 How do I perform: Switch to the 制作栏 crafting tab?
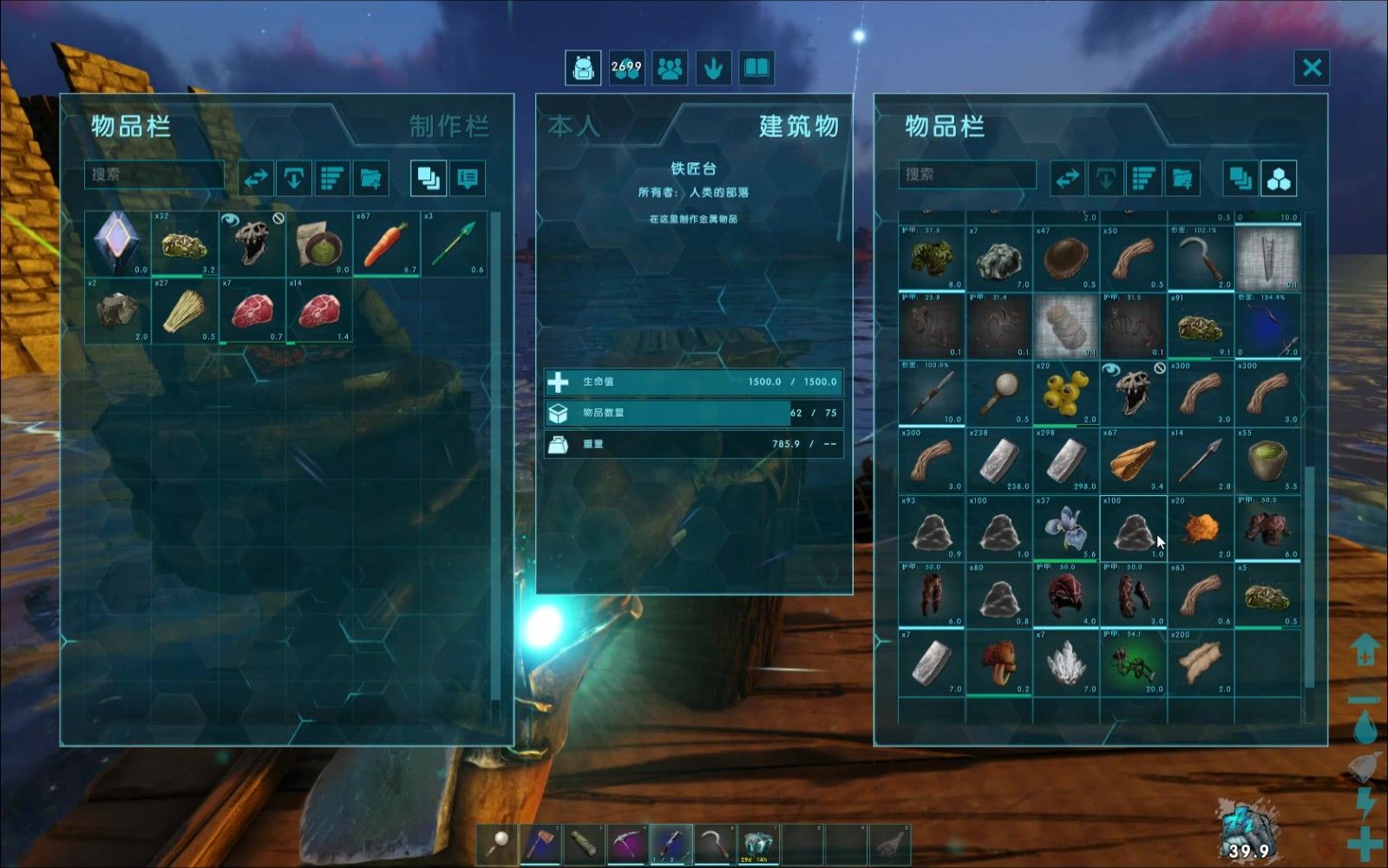(x=448, y=127)
